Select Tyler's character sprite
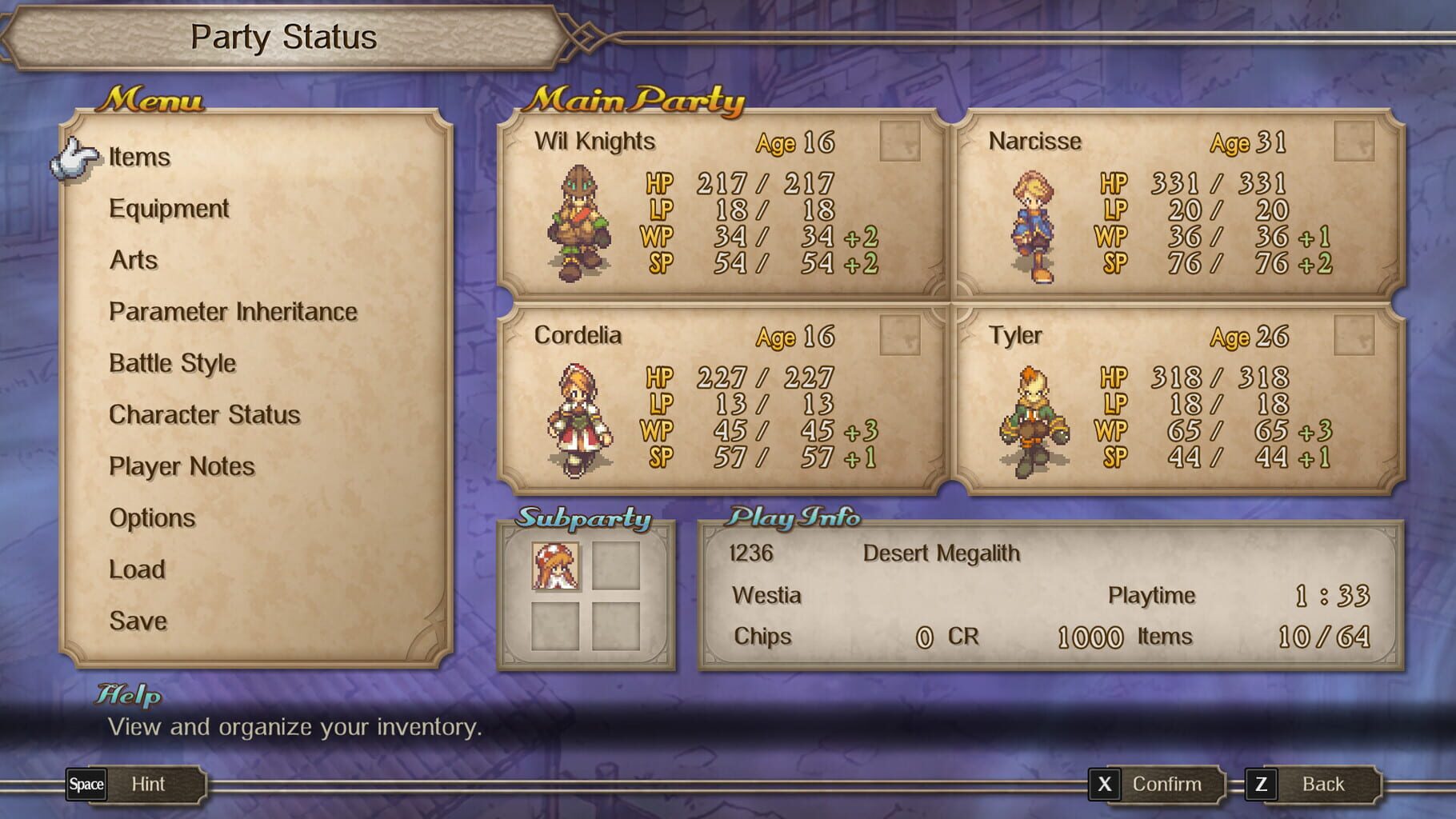This screenshot has width=1456, height=819. pos(1034,417)
